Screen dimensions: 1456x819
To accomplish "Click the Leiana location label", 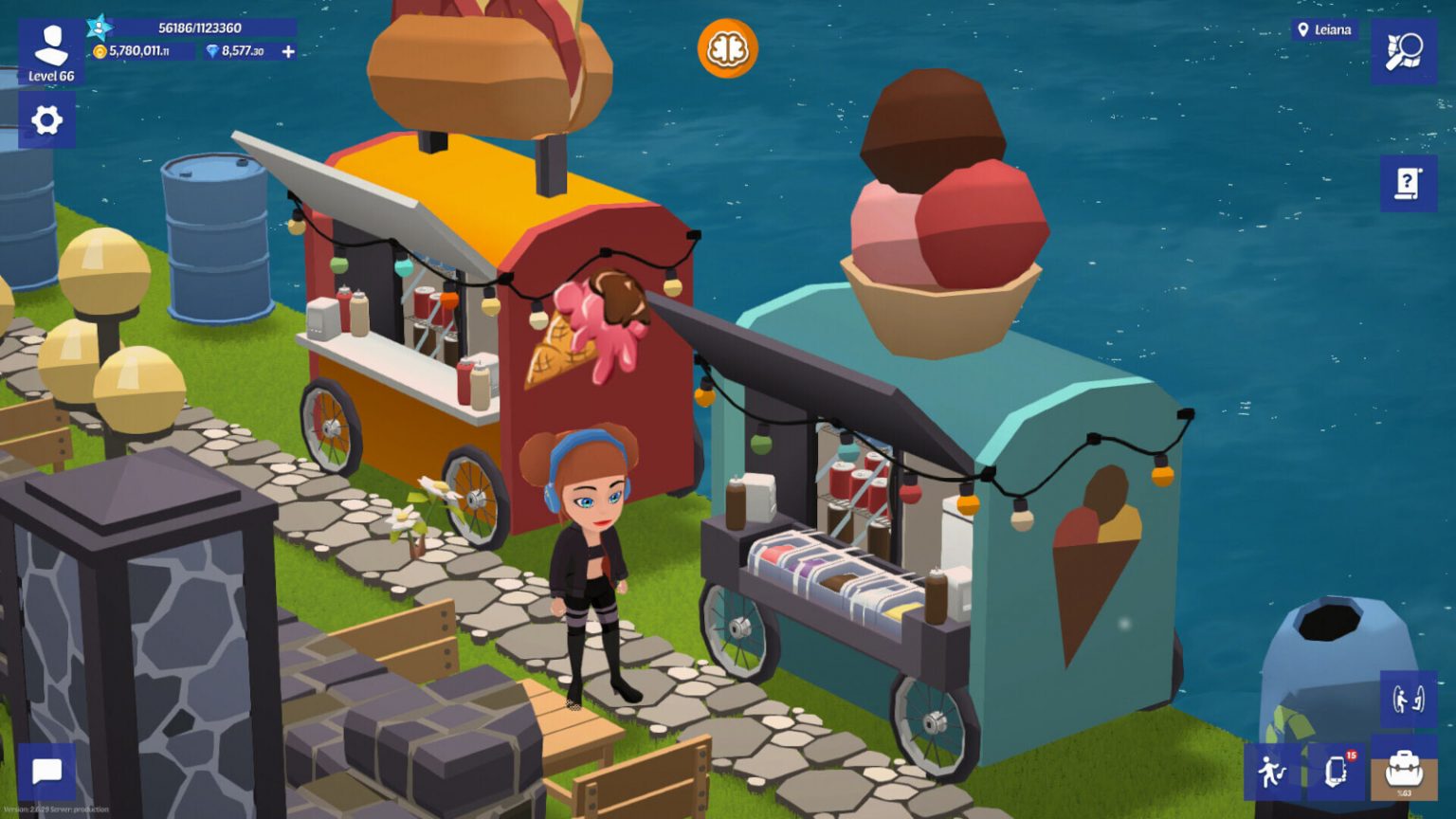I will 1324,30.
